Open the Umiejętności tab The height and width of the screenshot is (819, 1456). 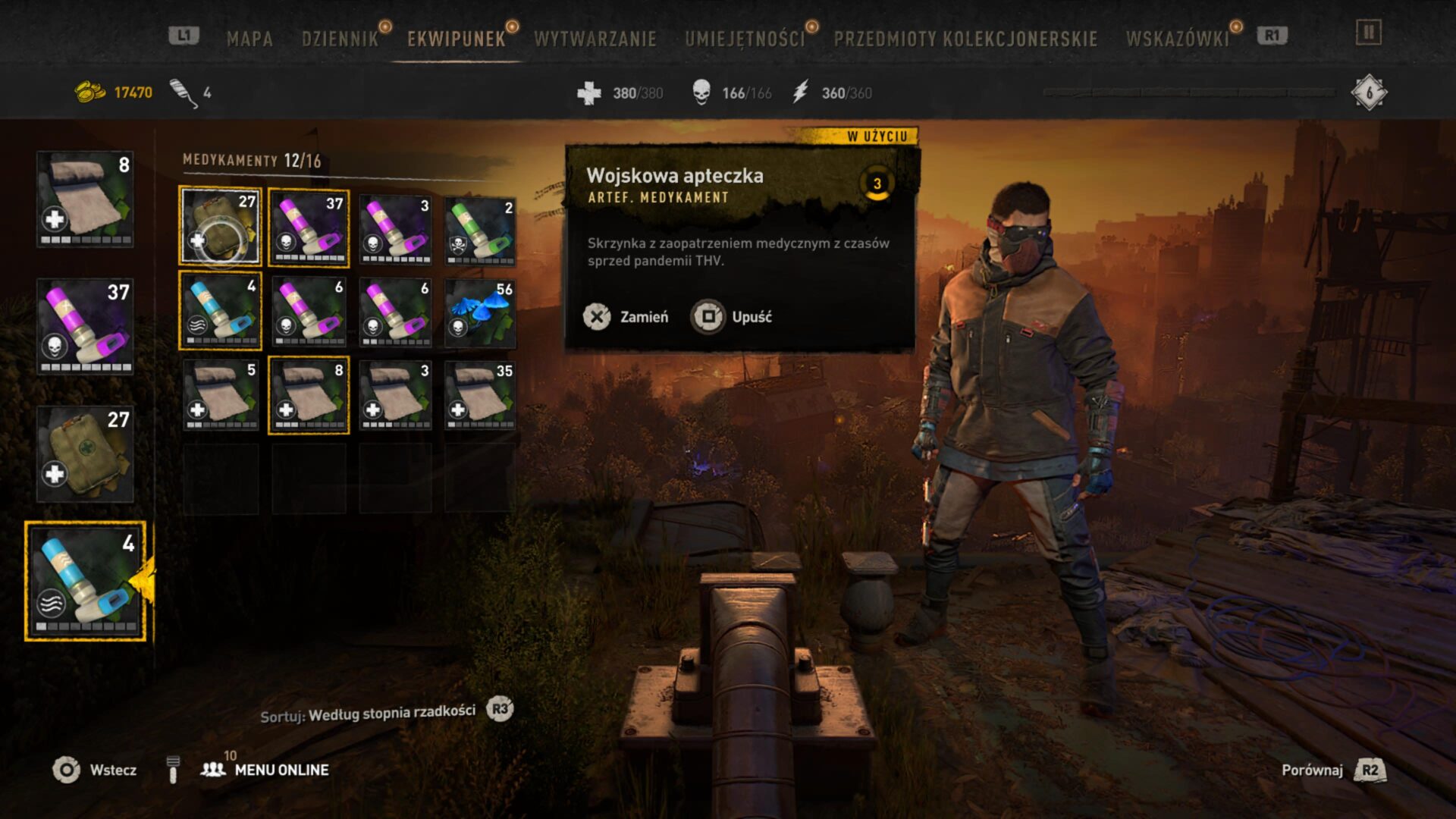pyautogui.click(x=745, y=39)
